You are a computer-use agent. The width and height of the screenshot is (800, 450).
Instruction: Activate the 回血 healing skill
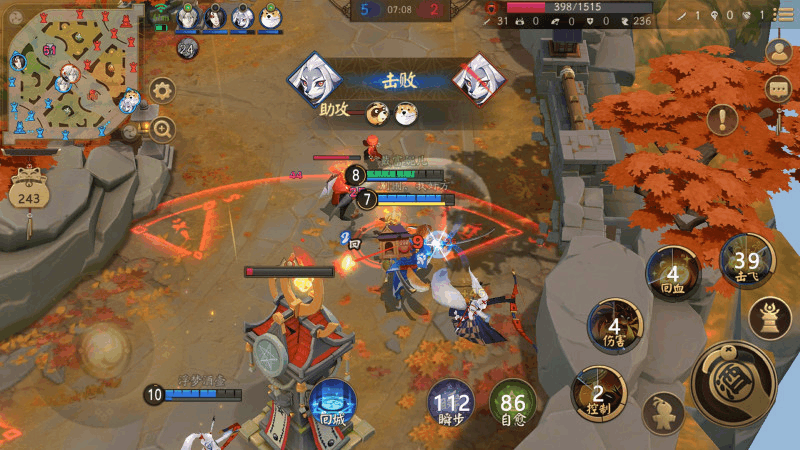click(x=672, y=273)
